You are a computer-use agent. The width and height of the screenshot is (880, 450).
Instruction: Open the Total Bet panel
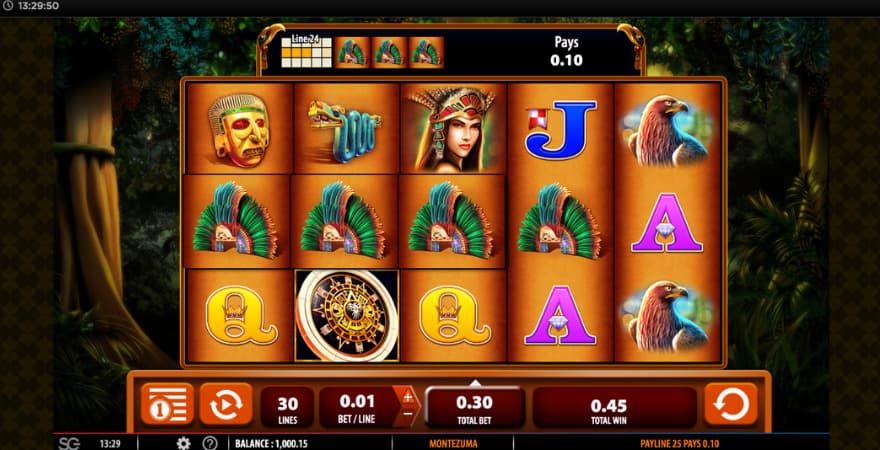pos(474,407)
